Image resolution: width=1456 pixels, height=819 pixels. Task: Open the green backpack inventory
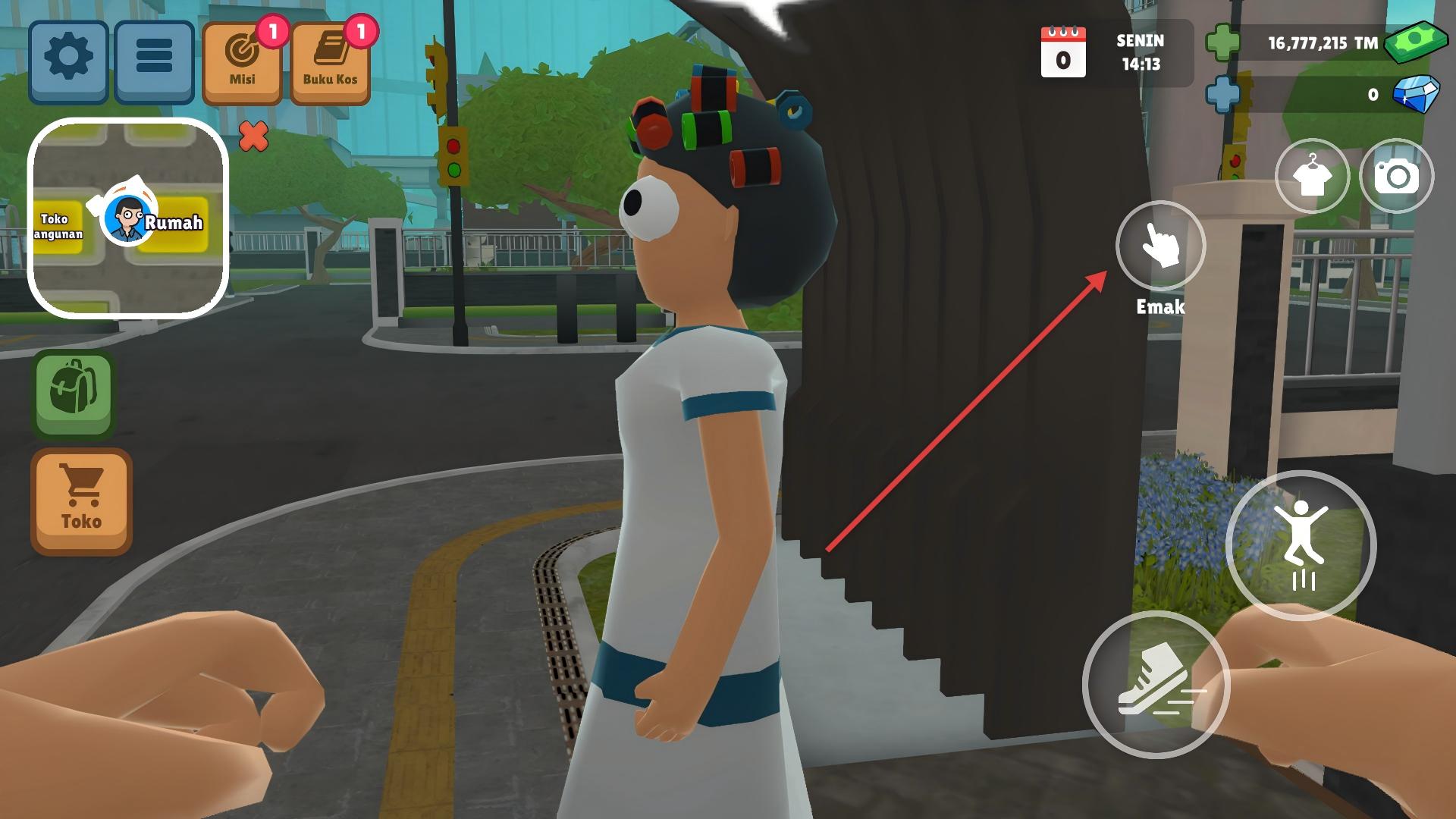tap(73, 394)
